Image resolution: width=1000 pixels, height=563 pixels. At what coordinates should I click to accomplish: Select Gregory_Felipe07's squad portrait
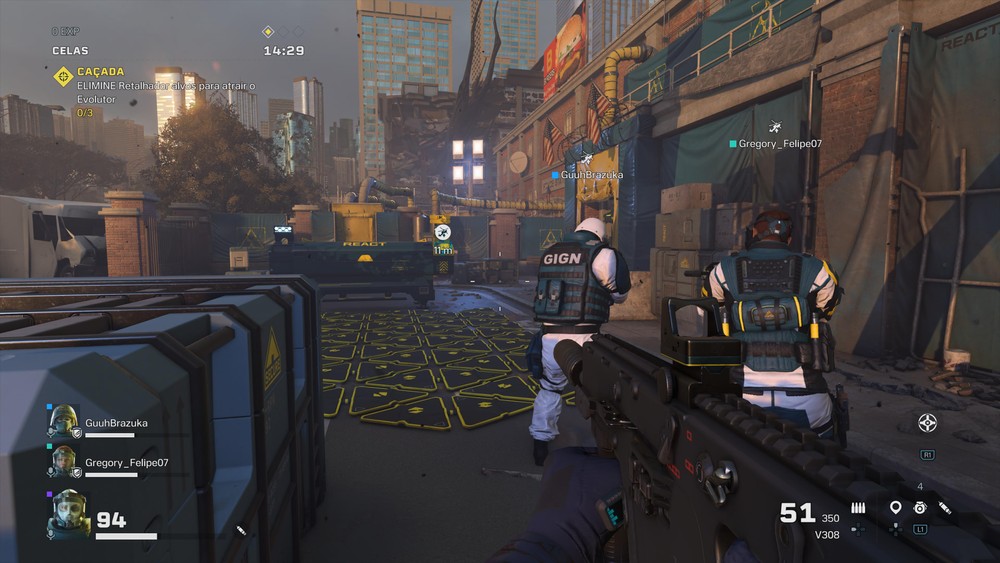point(64,461)
